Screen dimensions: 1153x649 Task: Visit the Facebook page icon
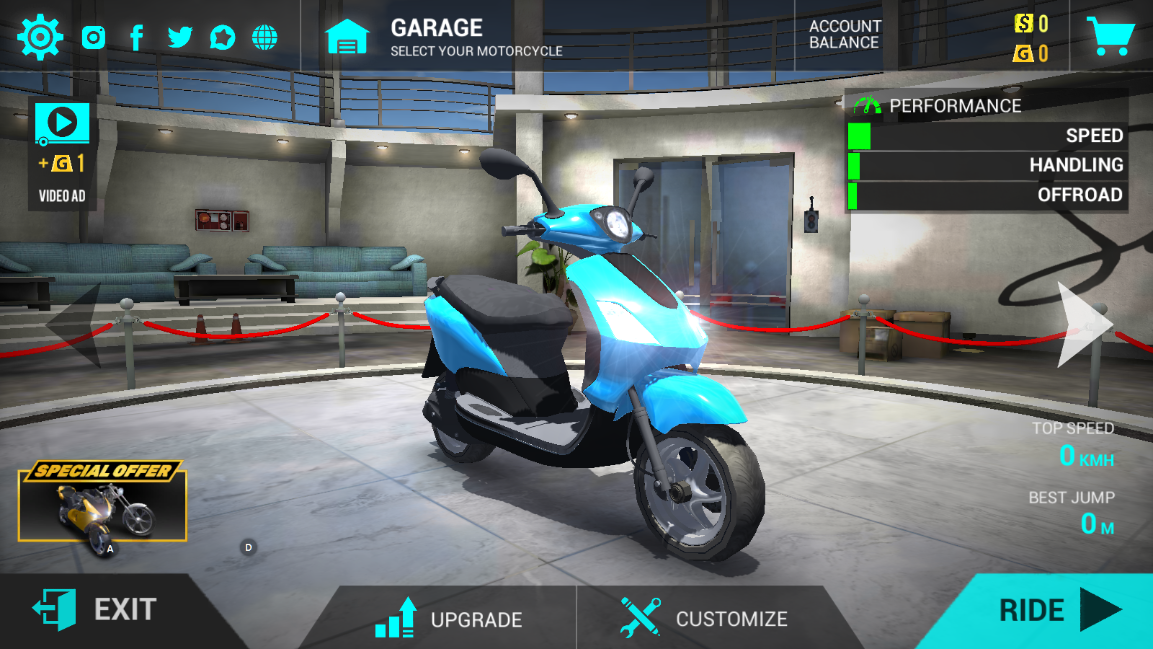[137, 38]
